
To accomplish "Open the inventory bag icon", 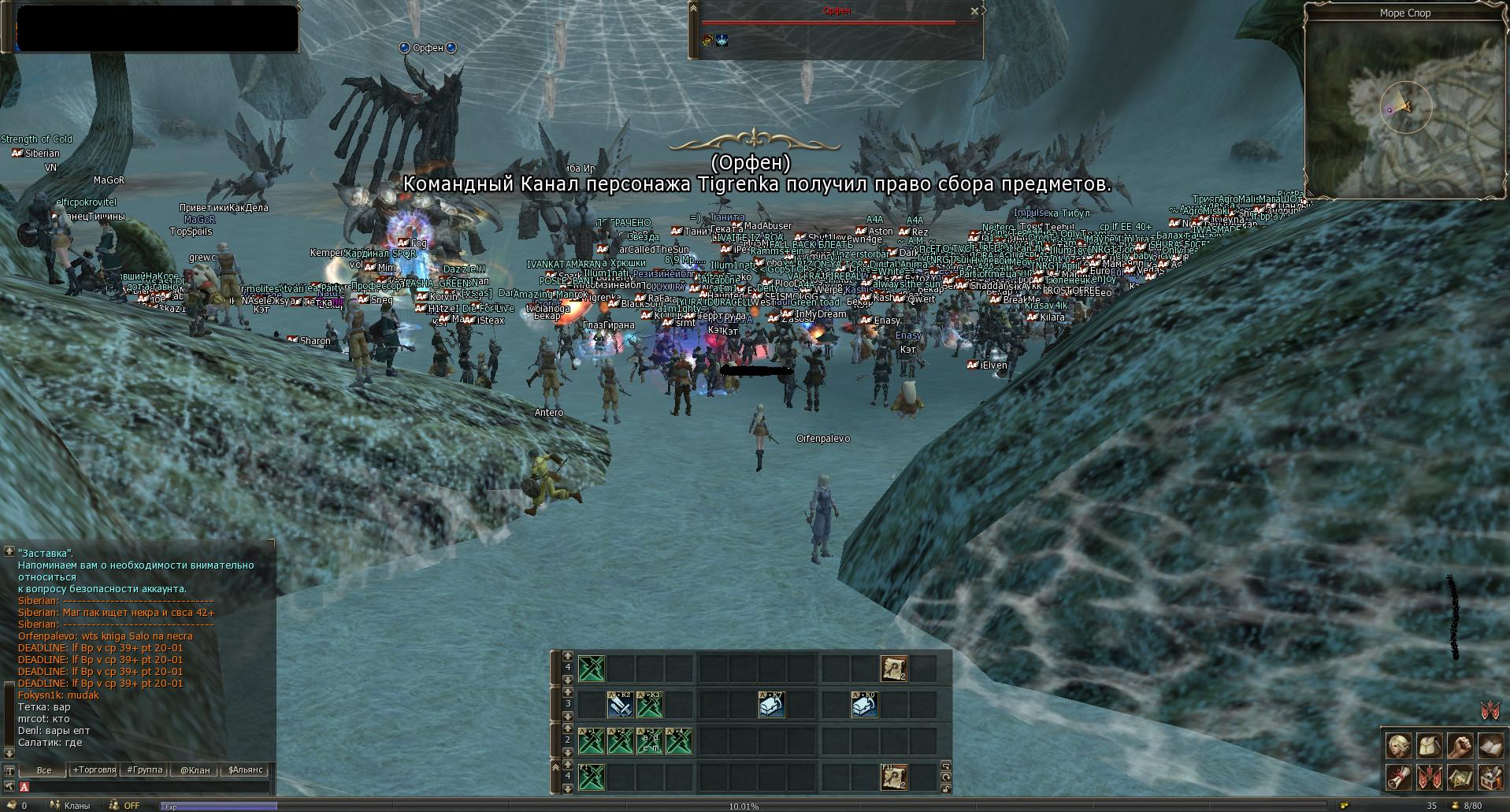I will tap(1429, 746).
